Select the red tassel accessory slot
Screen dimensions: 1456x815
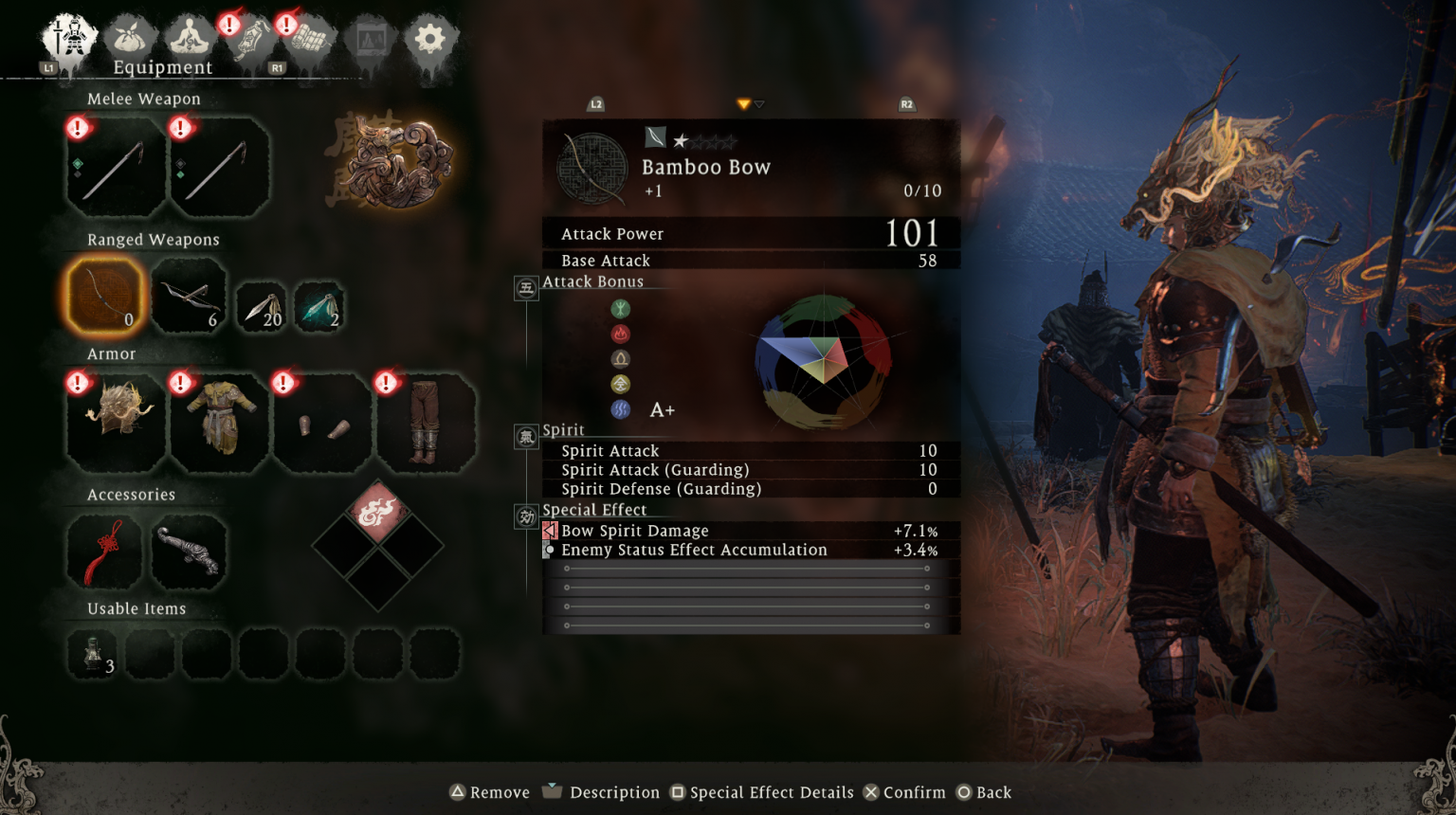tap(103, 552)
